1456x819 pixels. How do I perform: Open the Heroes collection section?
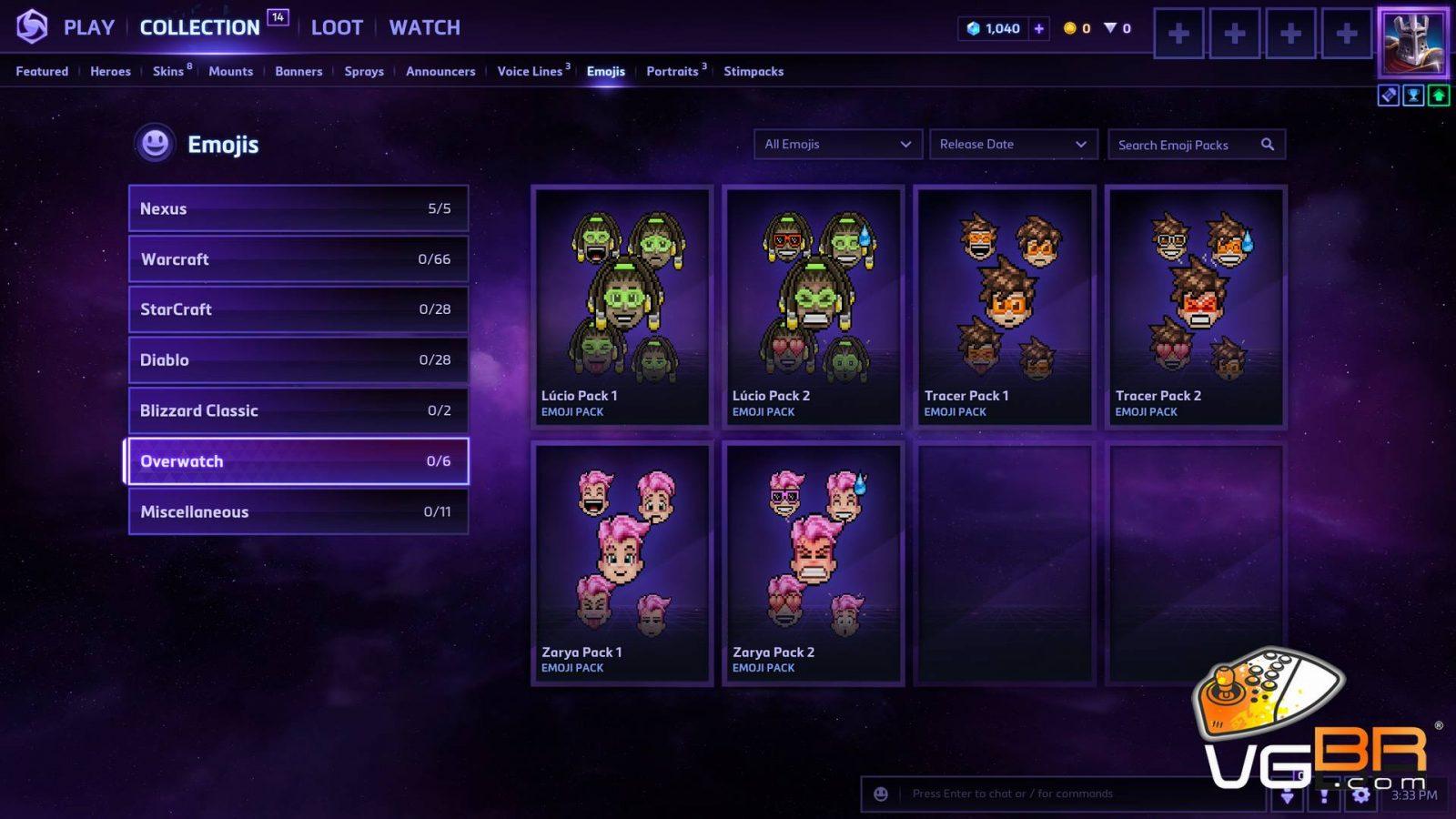[110, 71]
